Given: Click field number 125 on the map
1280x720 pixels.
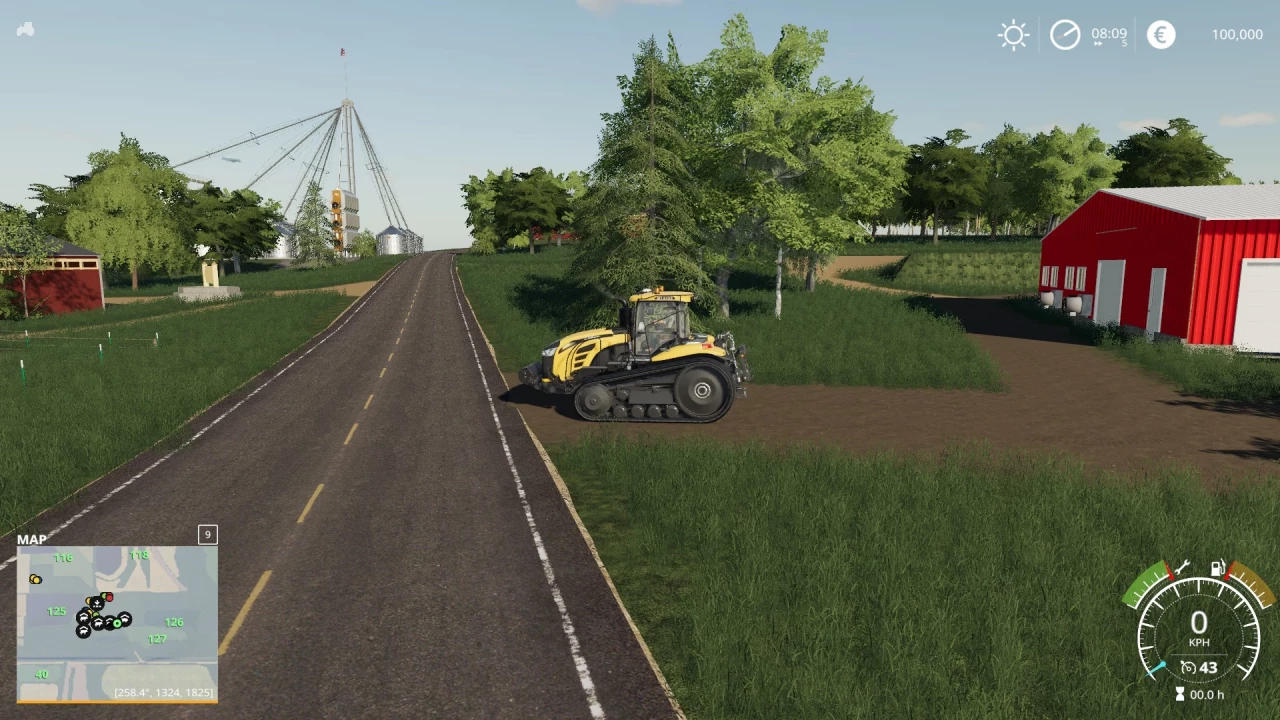Looking at the screenshot, I should (56, 611).
